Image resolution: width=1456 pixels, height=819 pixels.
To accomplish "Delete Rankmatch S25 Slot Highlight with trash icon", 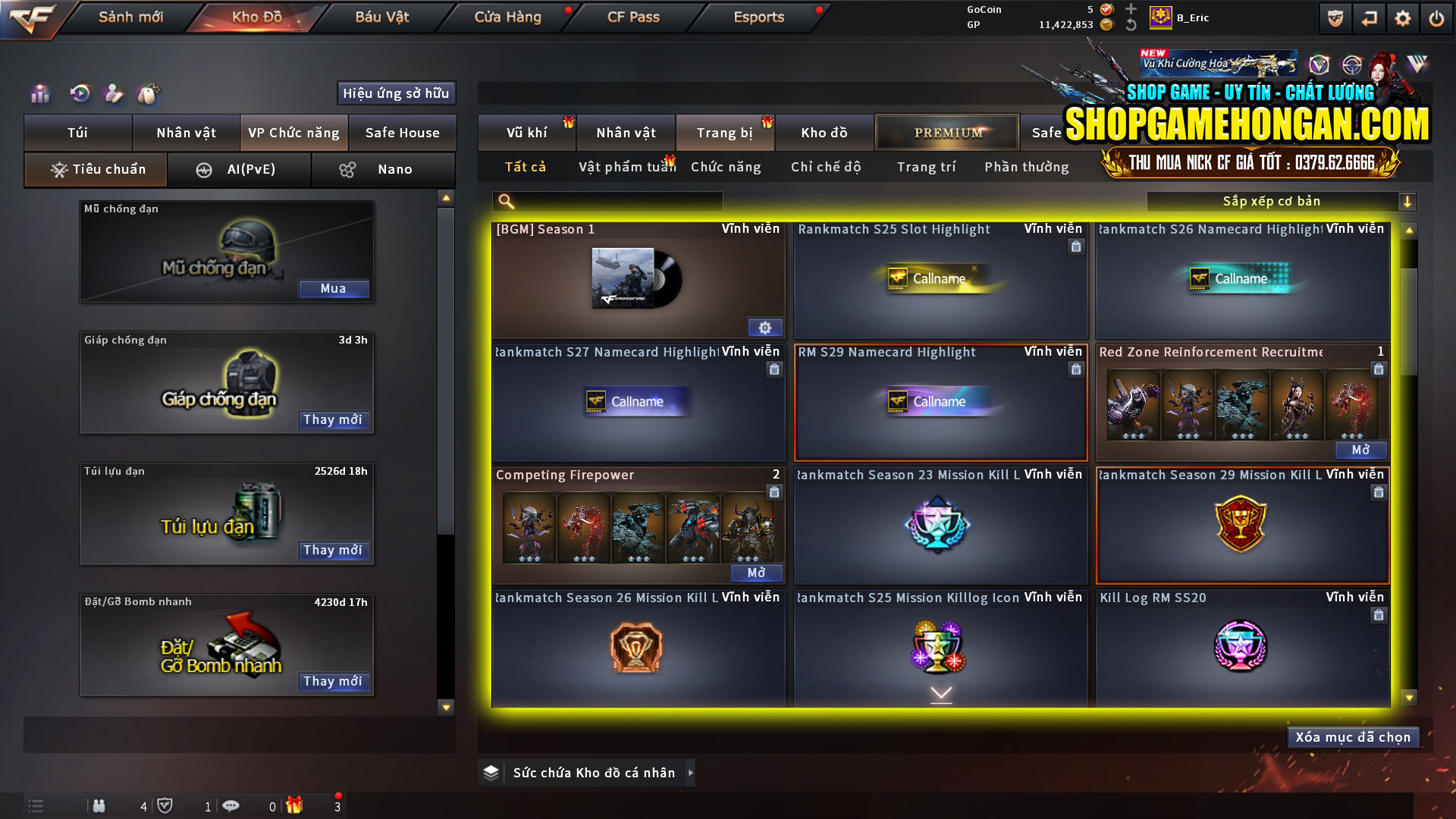I will pos(1076,246).
